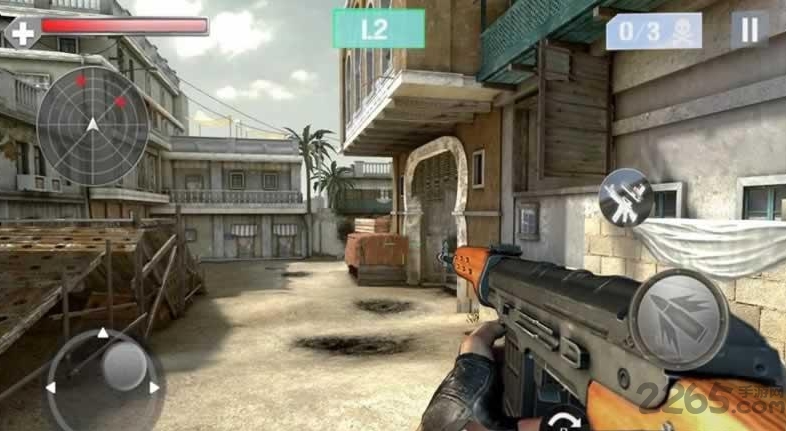The height and width of the screenshot is (431, 786).
Task: Tap the bullet fire button
Action: tap(680, 320)
